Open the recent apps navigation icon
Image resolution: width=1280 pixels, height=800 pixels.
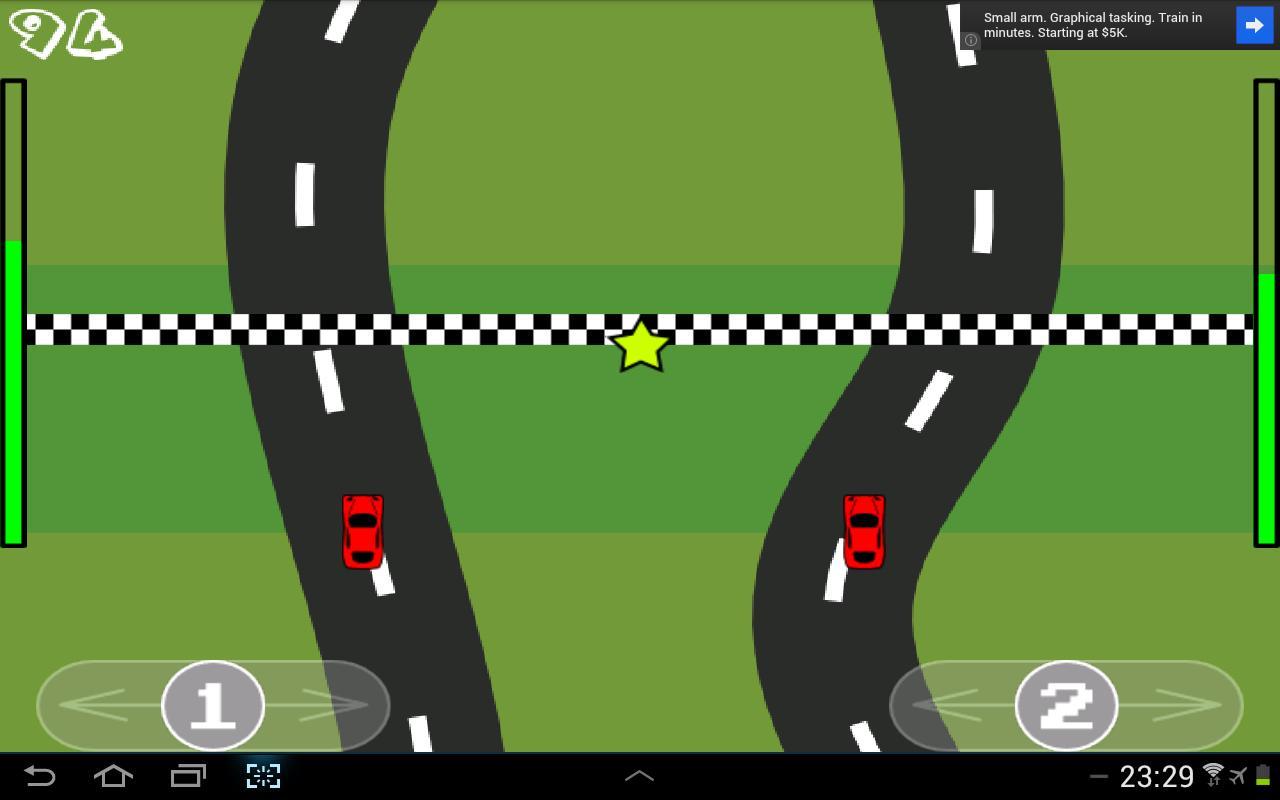188,776
